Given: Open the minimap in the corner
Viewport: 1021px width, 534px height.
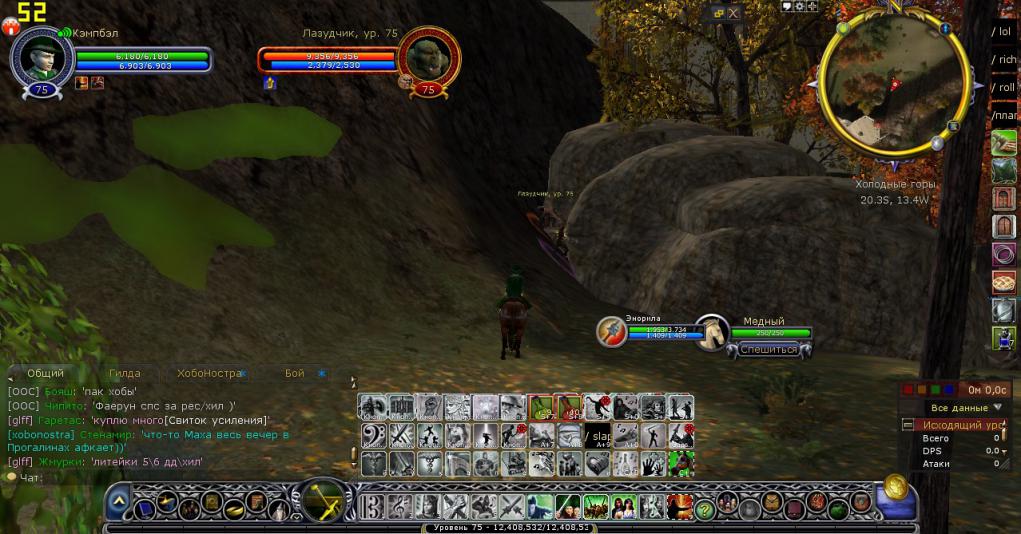Looking at the screenshot, I should click(x=892, y=80).
